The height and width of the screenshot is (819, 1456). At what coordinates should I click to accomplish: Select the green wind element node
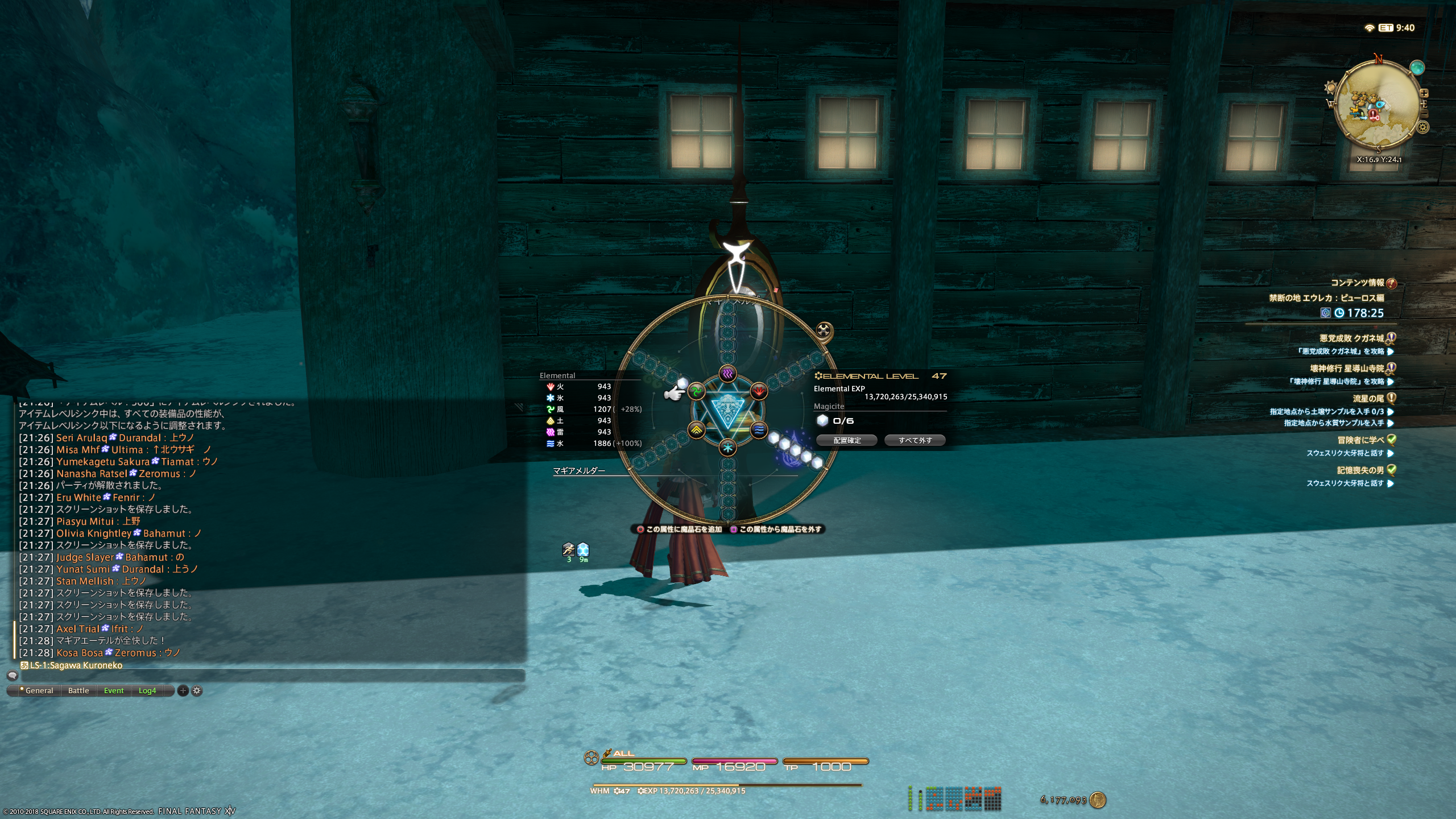[697, 391]
